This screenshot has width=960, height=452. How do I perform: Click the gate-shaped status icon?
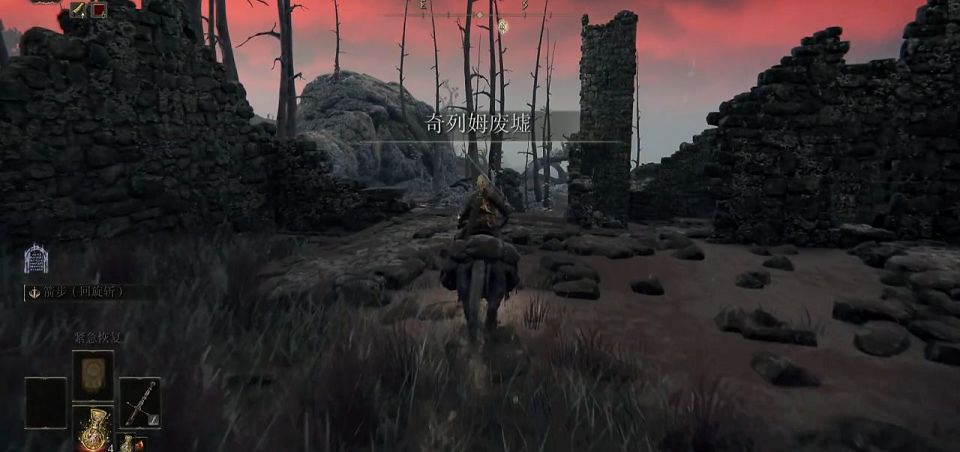(x=36, y=259)
